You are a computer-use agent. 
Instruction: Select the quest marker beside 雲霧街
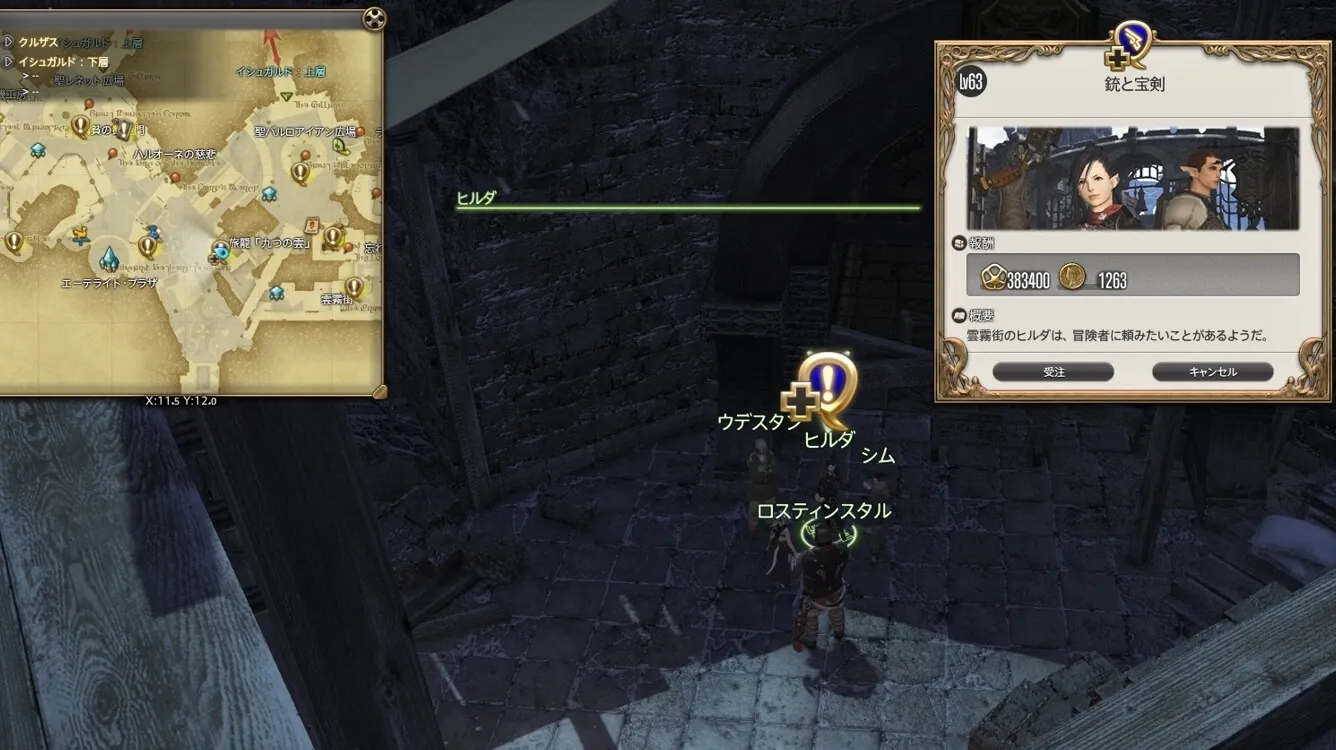[x=353, y=287]
